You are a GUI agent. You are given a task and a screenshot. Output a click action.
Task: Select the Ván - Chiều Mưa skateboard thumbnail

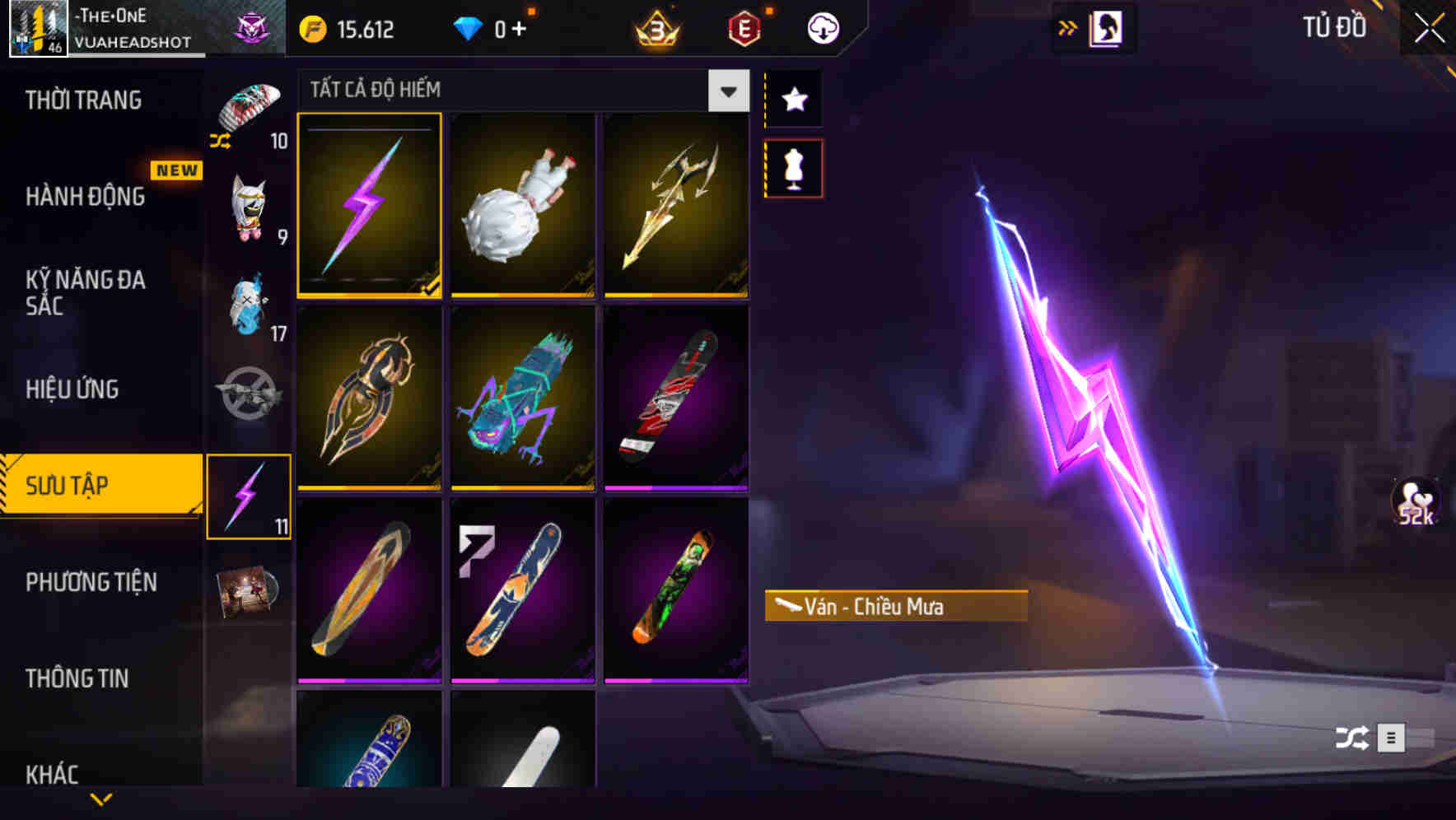coord(369,206)
